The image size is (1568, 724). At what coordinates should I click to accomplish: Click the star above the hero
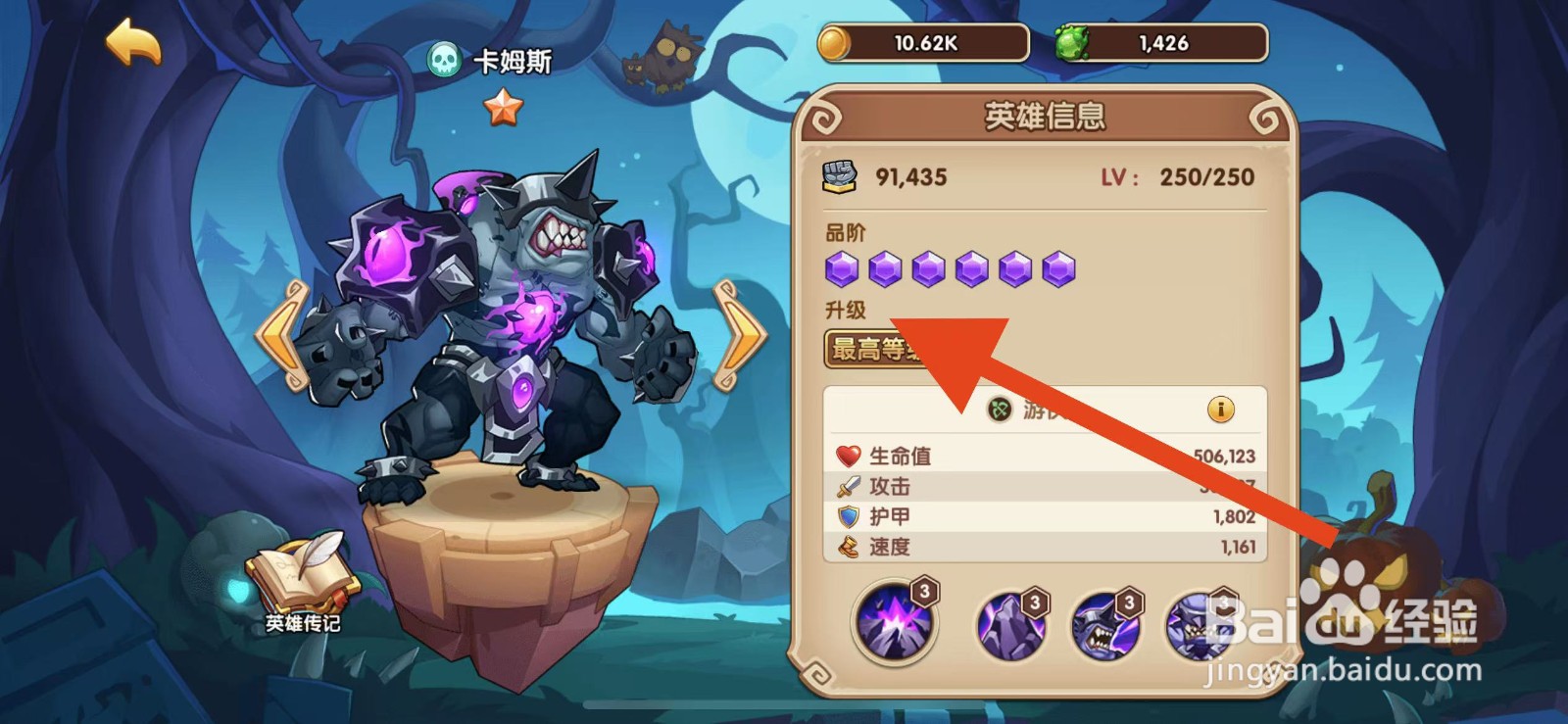click(503, 108)
